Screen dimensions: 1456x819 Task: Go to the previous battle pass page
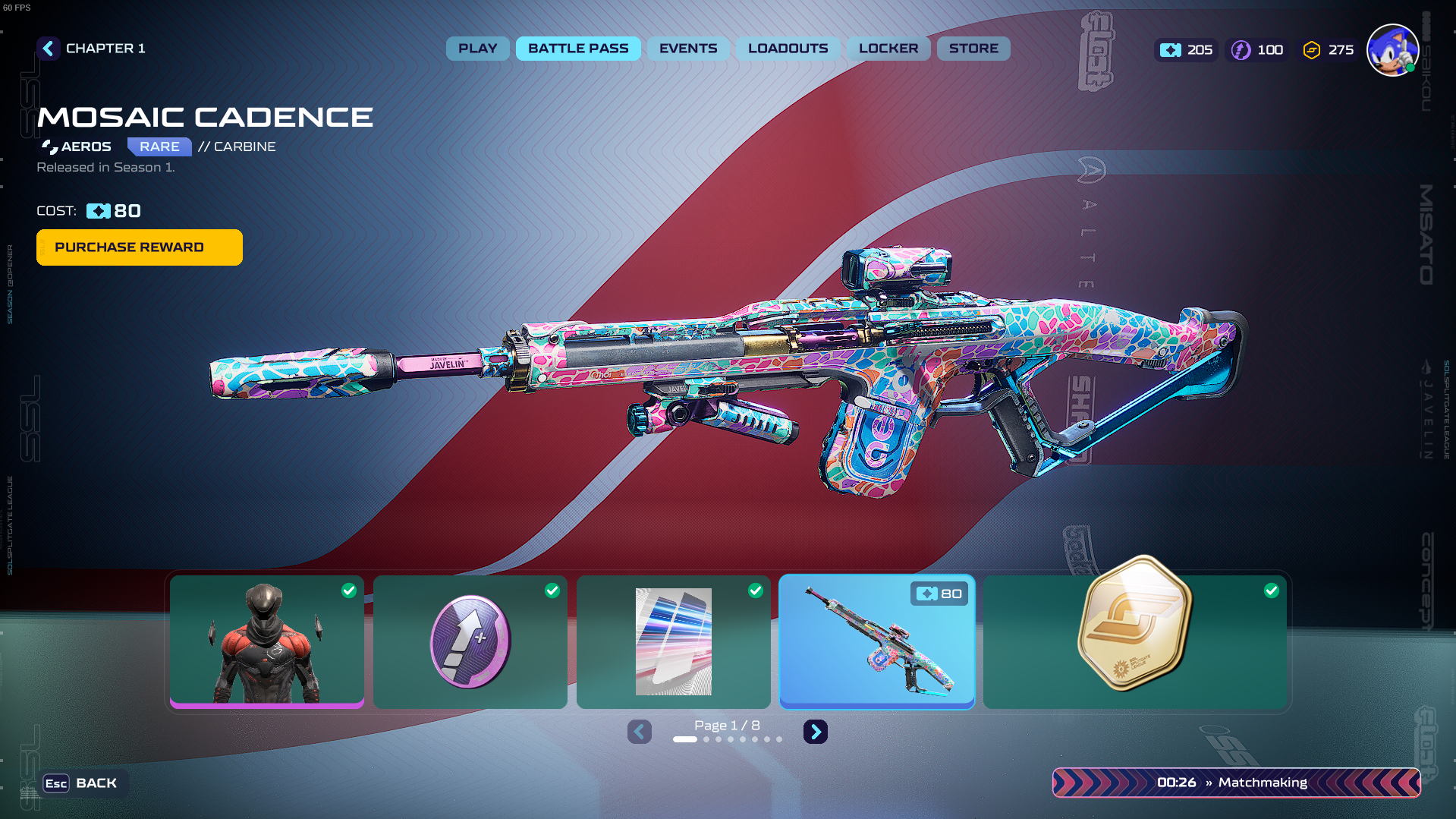coord(640,732)
